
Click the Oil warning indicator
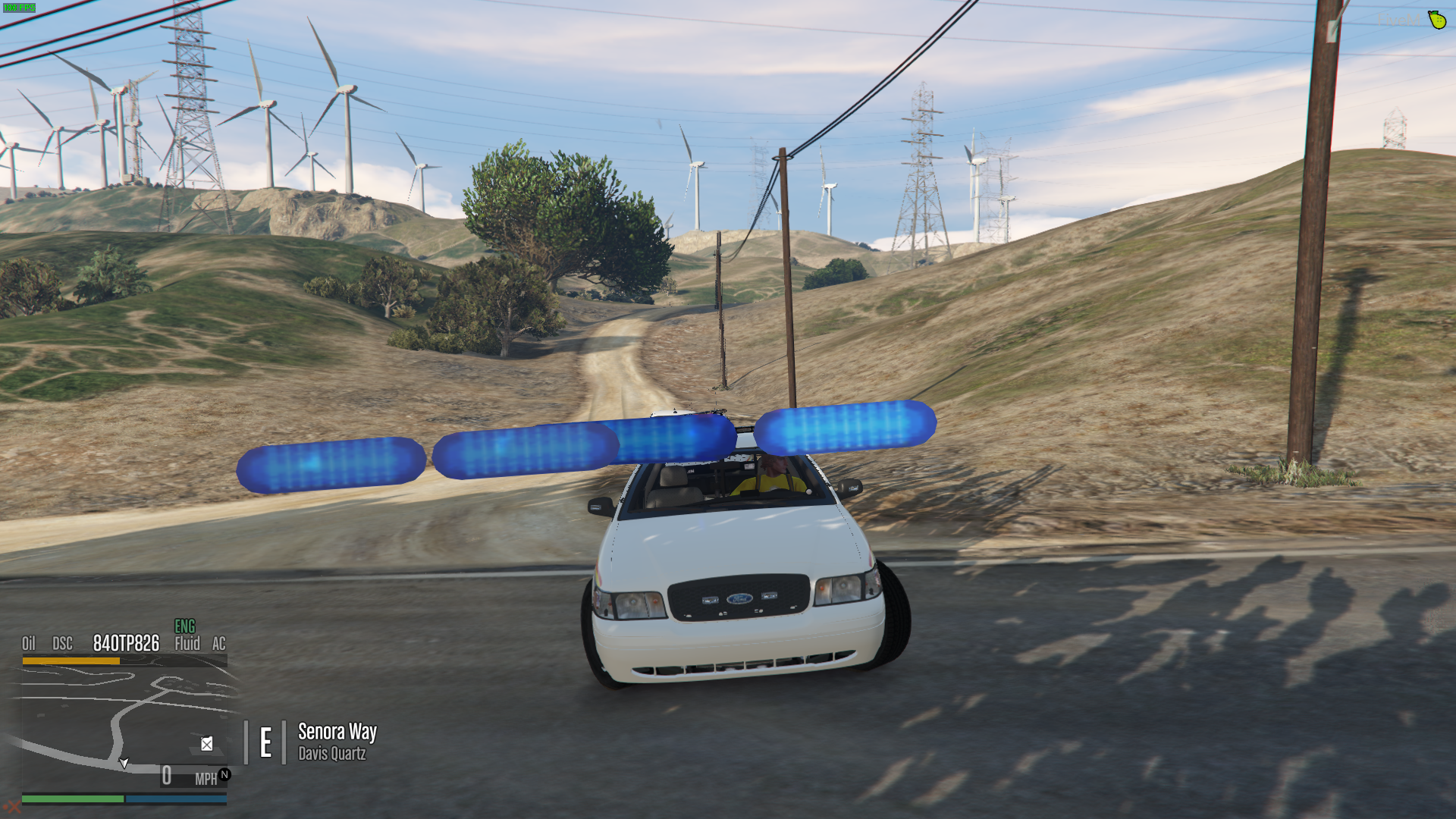tap(29, 644)
